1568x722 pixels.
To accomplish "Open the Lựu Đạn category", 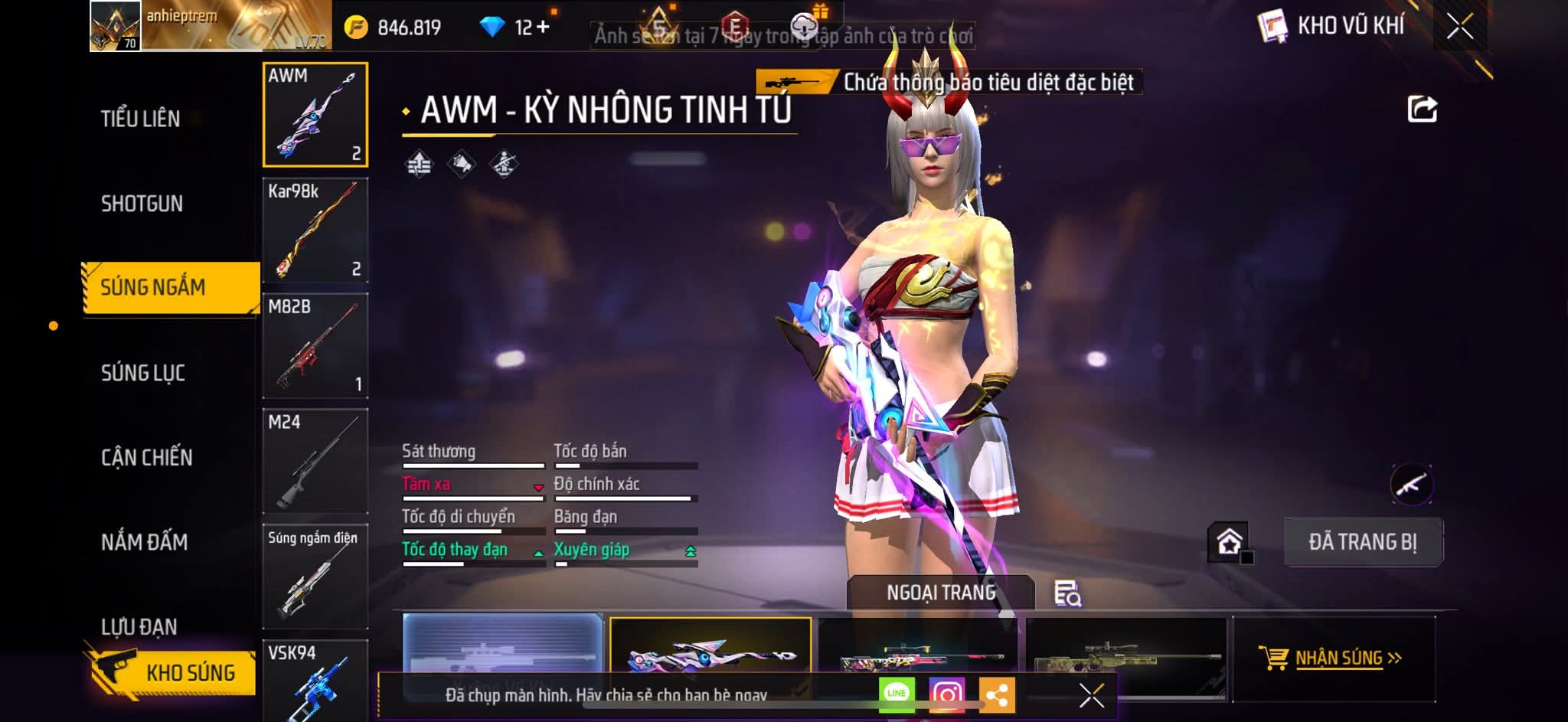I will pyautogui.click(x=139, y=627).
